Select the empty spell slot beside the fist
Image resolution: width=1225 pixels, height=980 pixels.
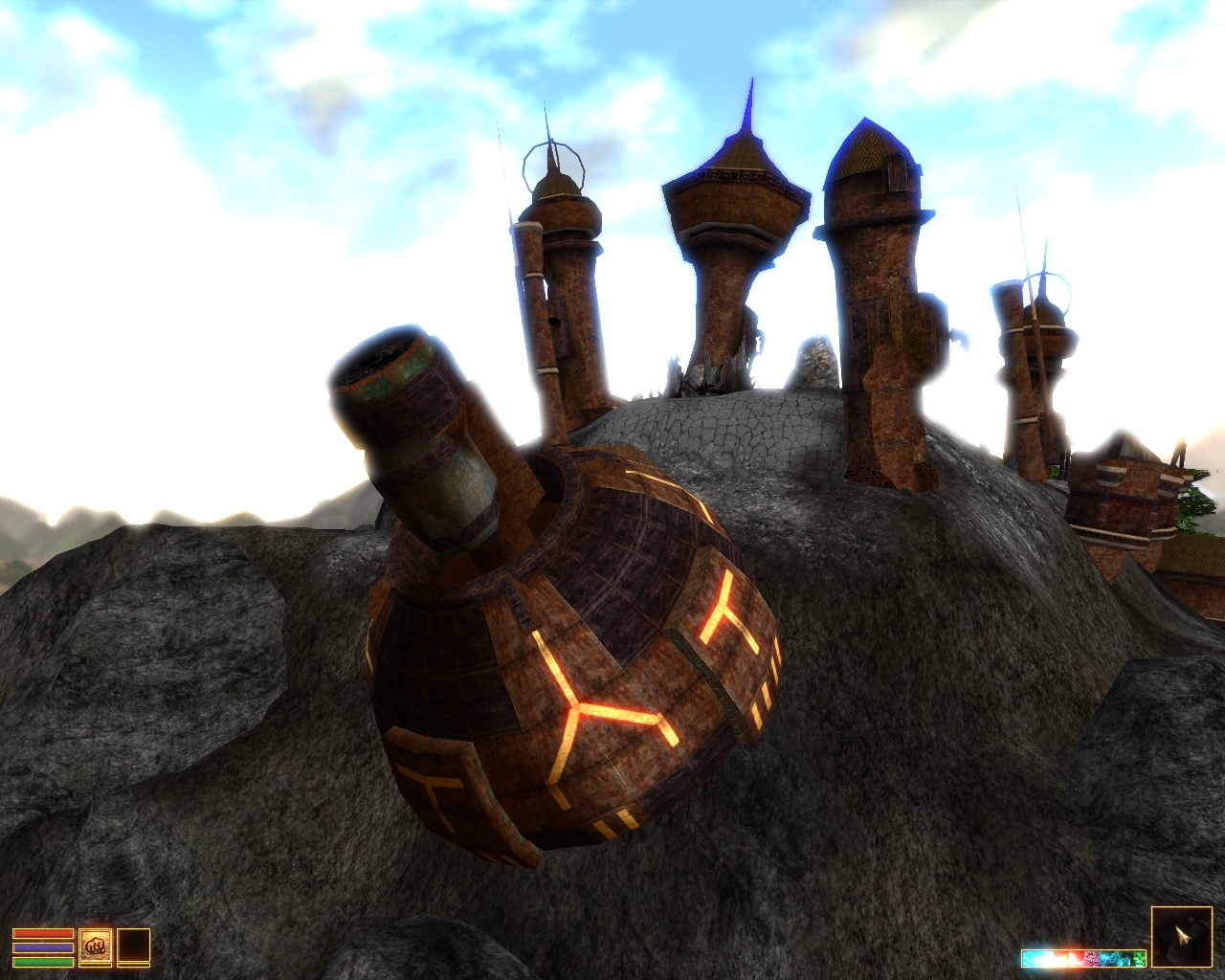click(x=134, y=946)
